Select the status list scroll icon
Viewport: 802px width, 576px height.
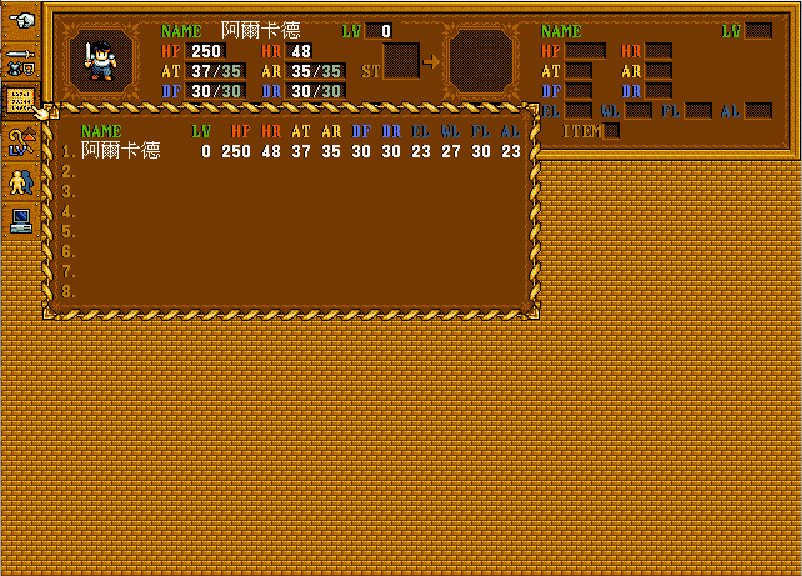coord(20,100)
